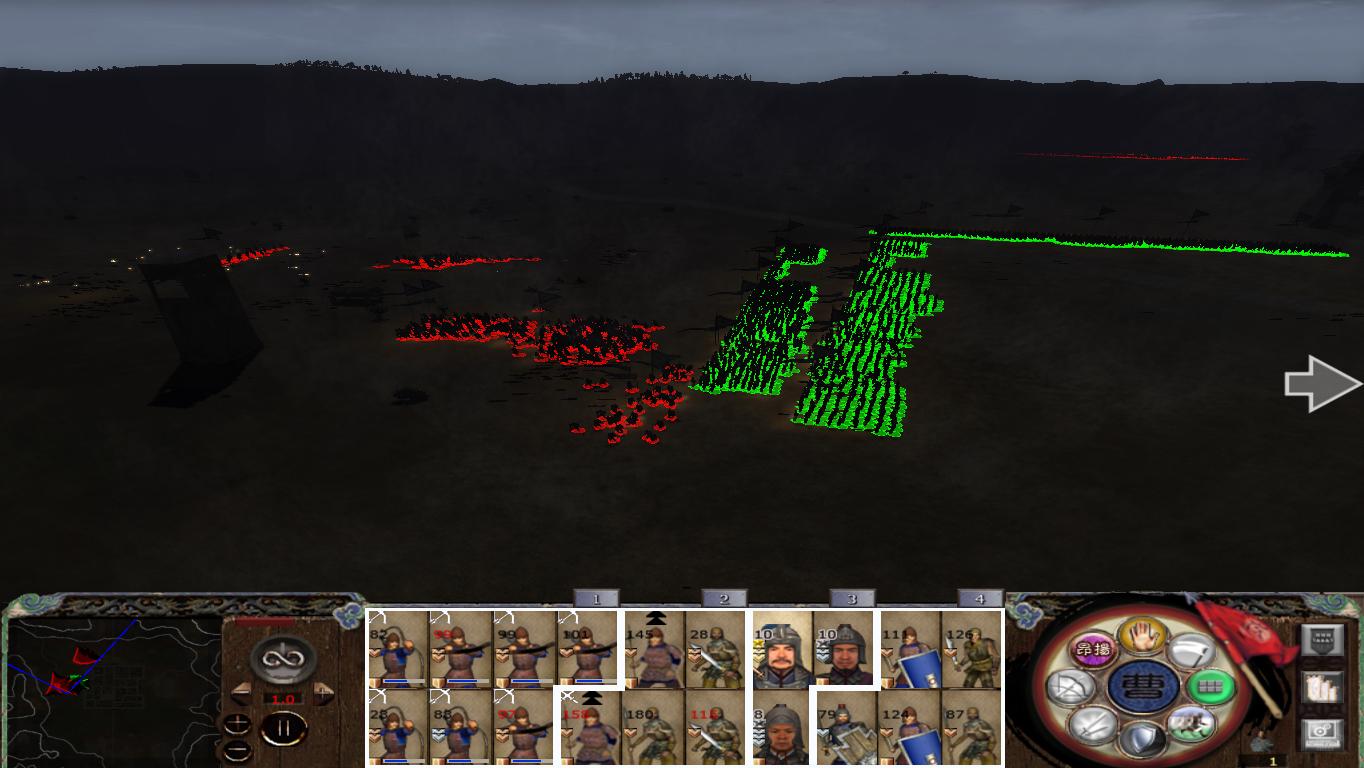
Task: Open the battle scrolls panel icon
Action: coord(1322,689)
